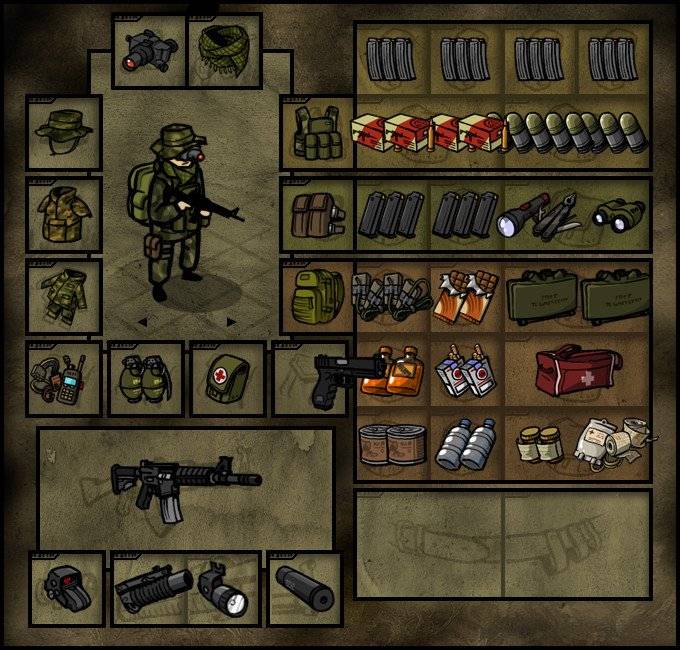This screenshot has width=680, height=650.
Task: Click the right arrow under the soldier
Action: coord(232,322)
